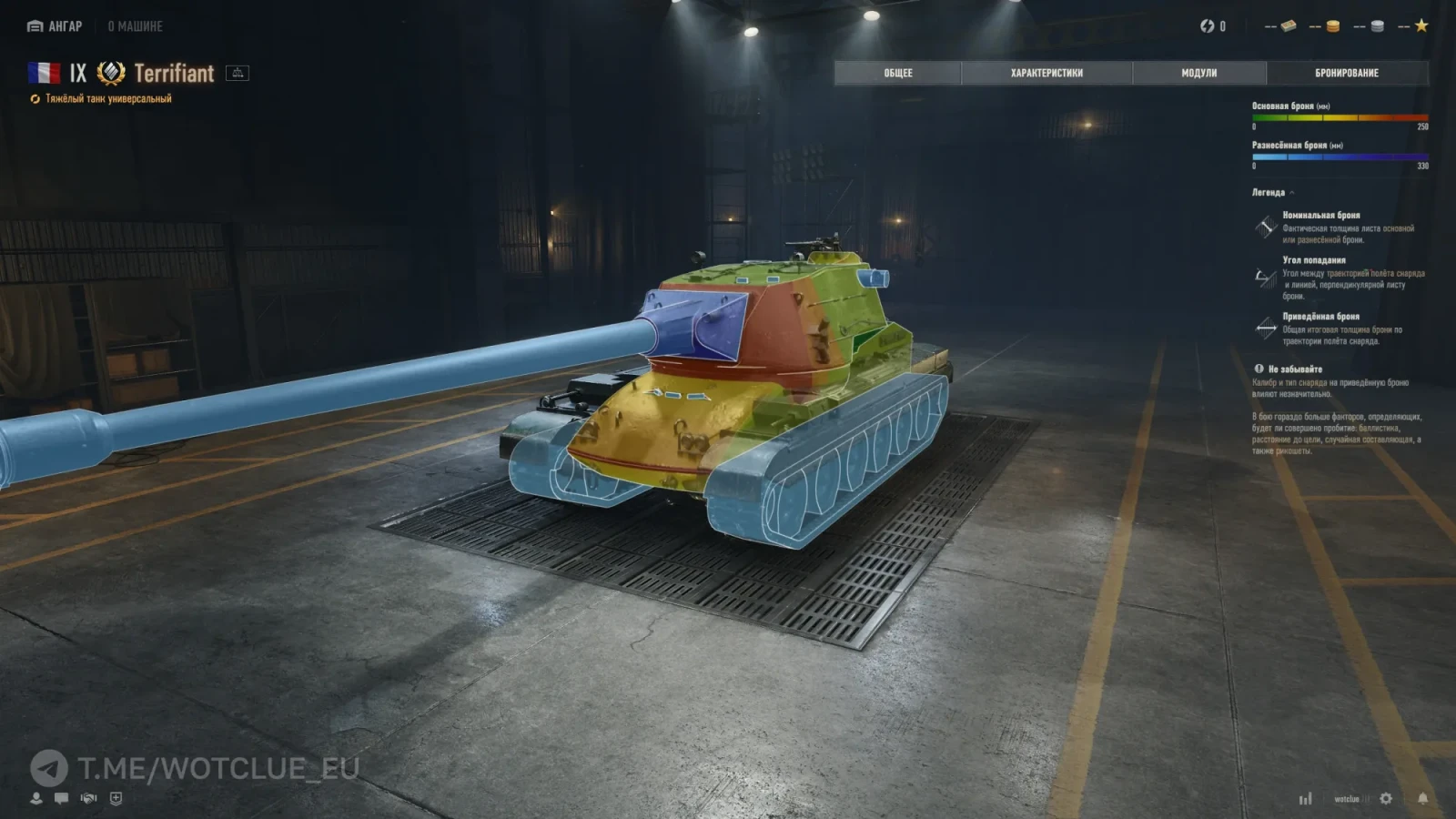Switch to the ОБЩЕЕ tab
This screenshot has height=819, width=1456.
(x=897, y=73)
